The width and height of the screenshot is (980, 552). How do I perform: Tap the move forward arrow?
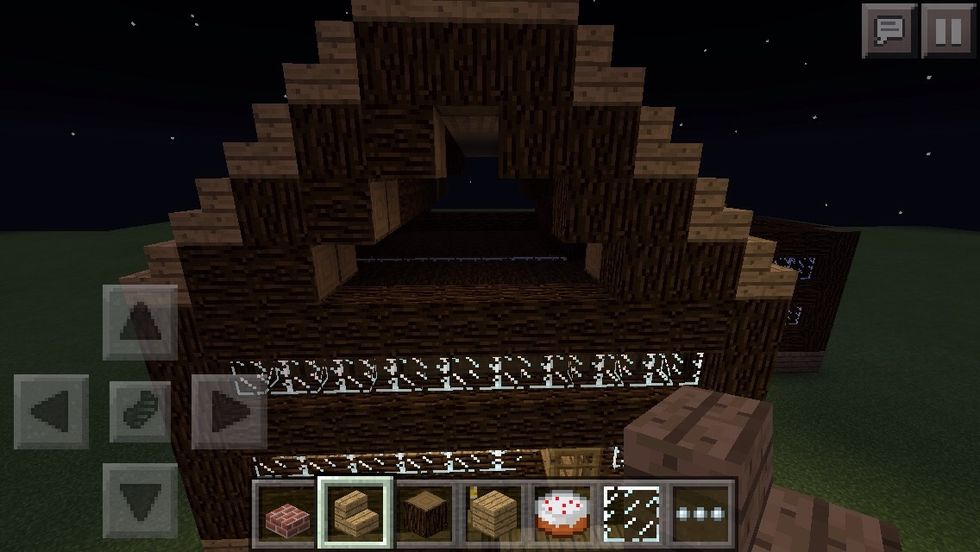point(141,322)
